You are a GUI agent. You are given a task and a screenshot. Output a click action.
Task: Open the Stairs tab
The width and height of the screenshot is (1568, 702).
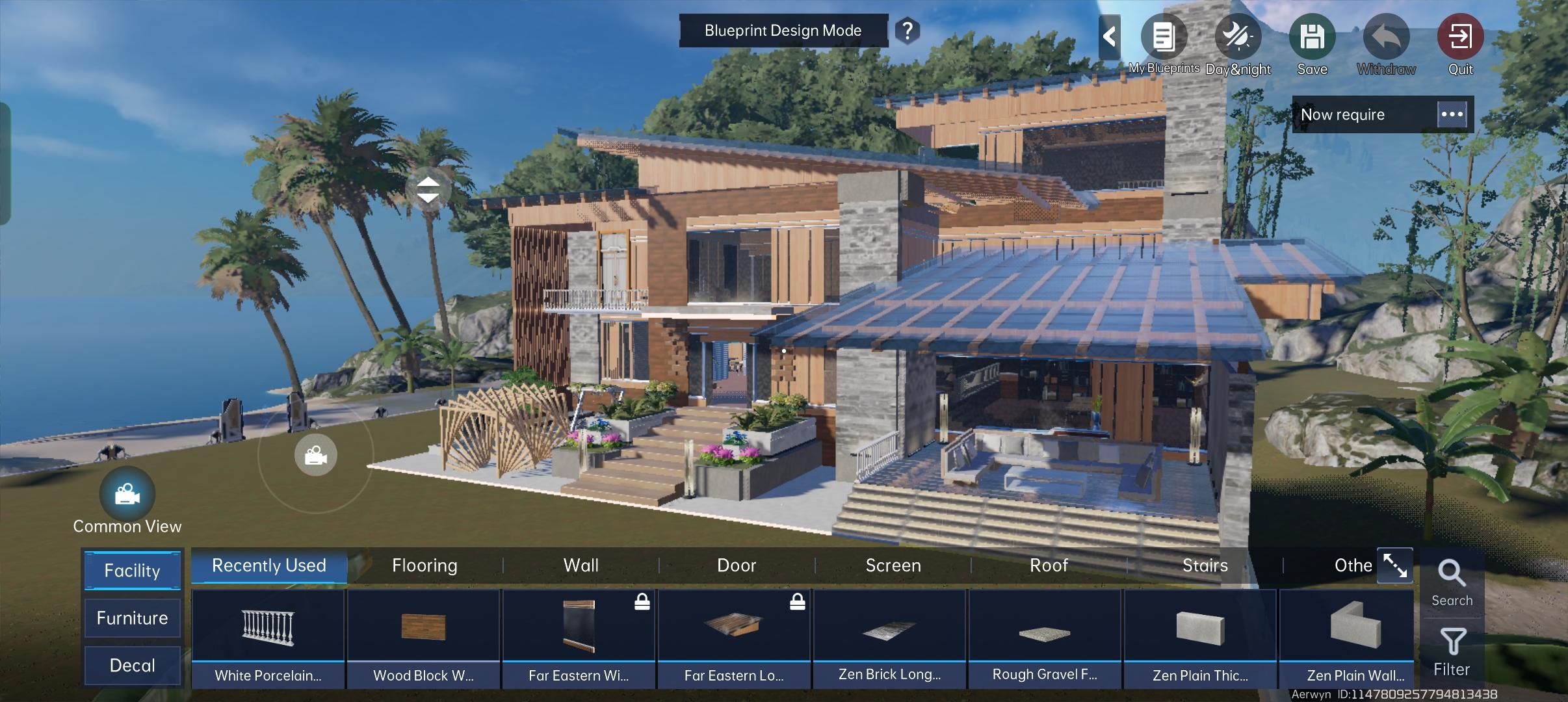(1205, 565)
